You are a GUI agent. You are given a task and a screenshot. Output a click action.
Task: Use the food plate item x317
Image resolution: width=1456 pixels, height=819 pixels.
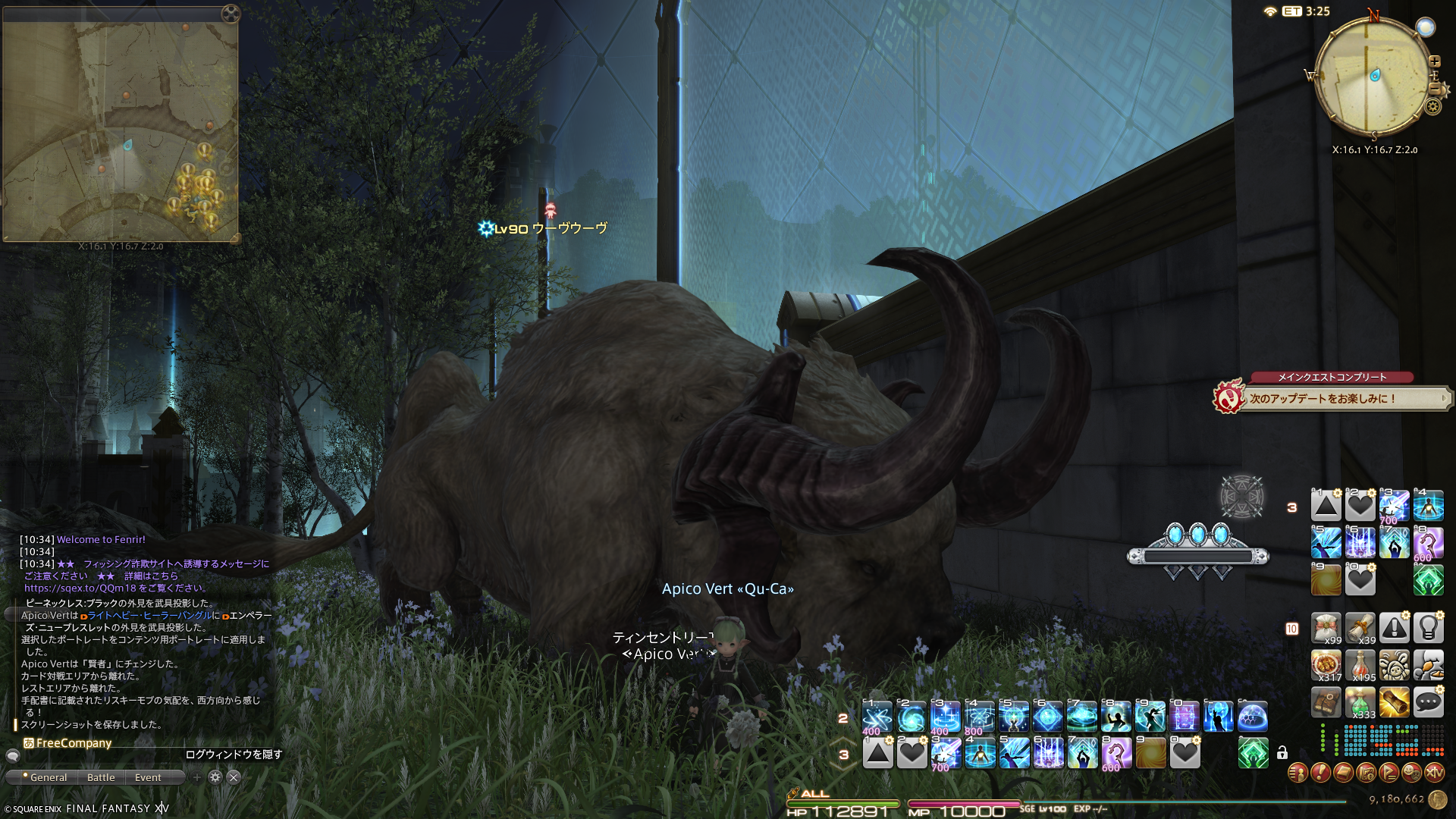point(1326,665)
